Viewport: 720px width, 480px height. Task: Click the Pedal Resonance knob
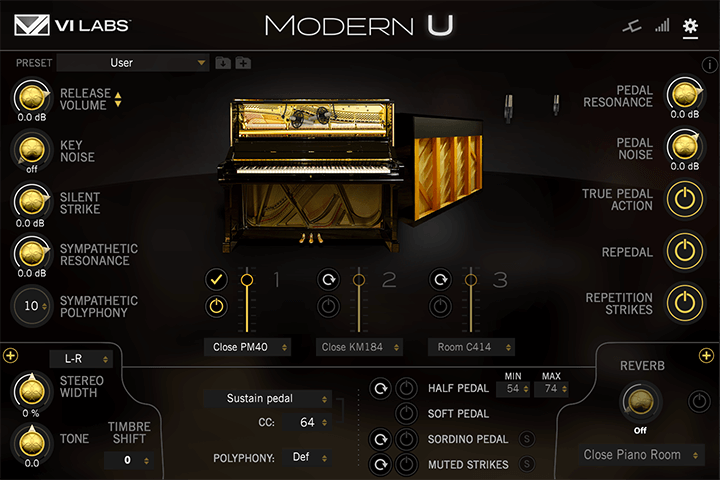pyautogui.click(x=684, y=96)
